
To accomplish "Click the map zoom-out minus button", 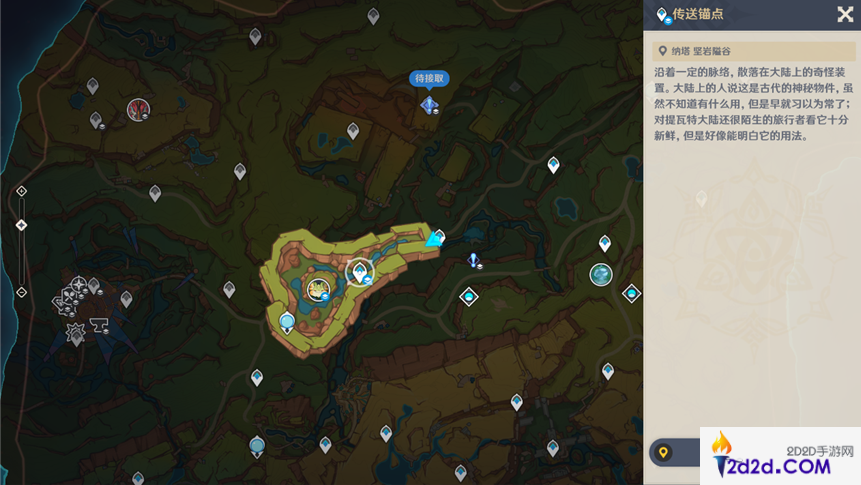I will click(21, 292).
